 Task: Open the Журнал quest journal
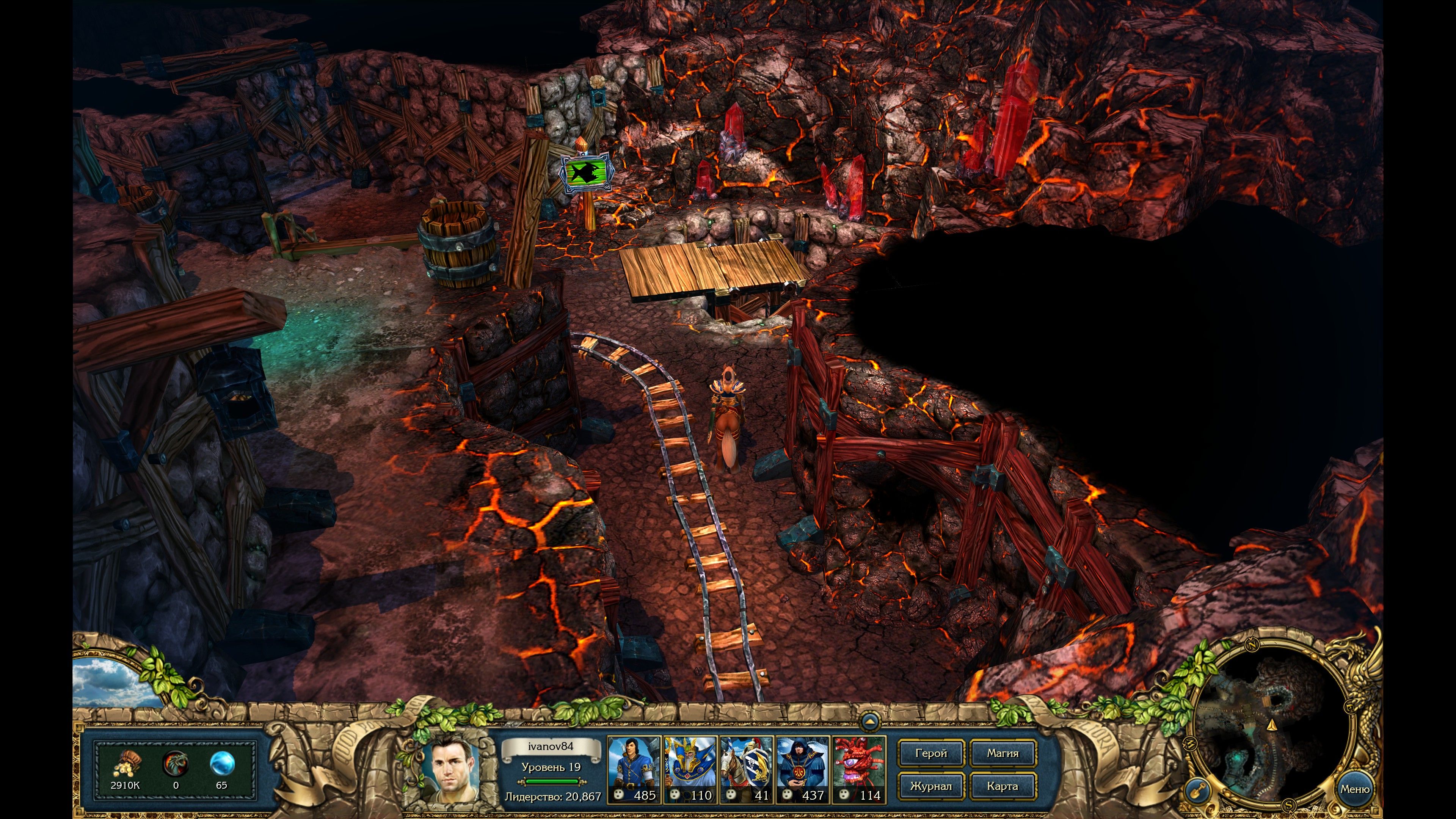pos(930,786)
